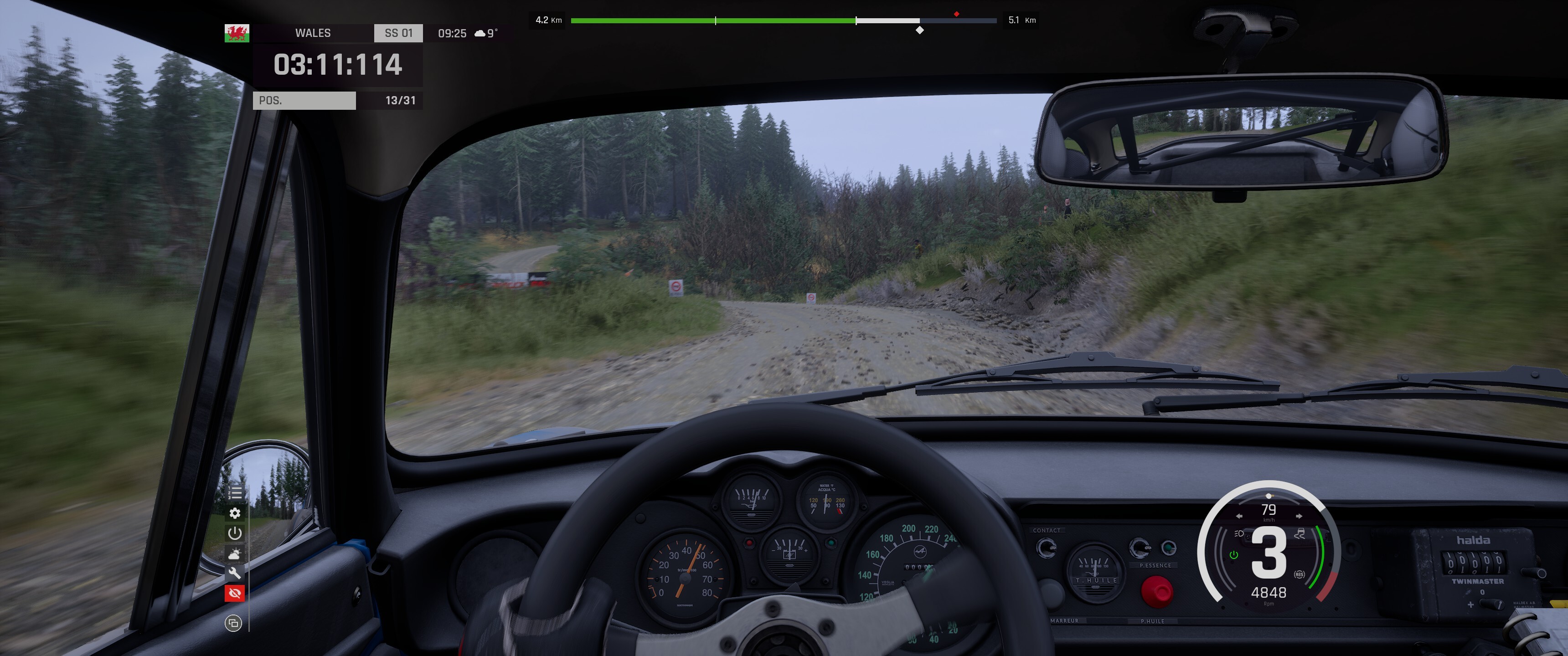The height and width of the screenshot is (656, 1568).
Task: Toggle the red crossed-out eye visibility icon
Action: tap(235, 593)
